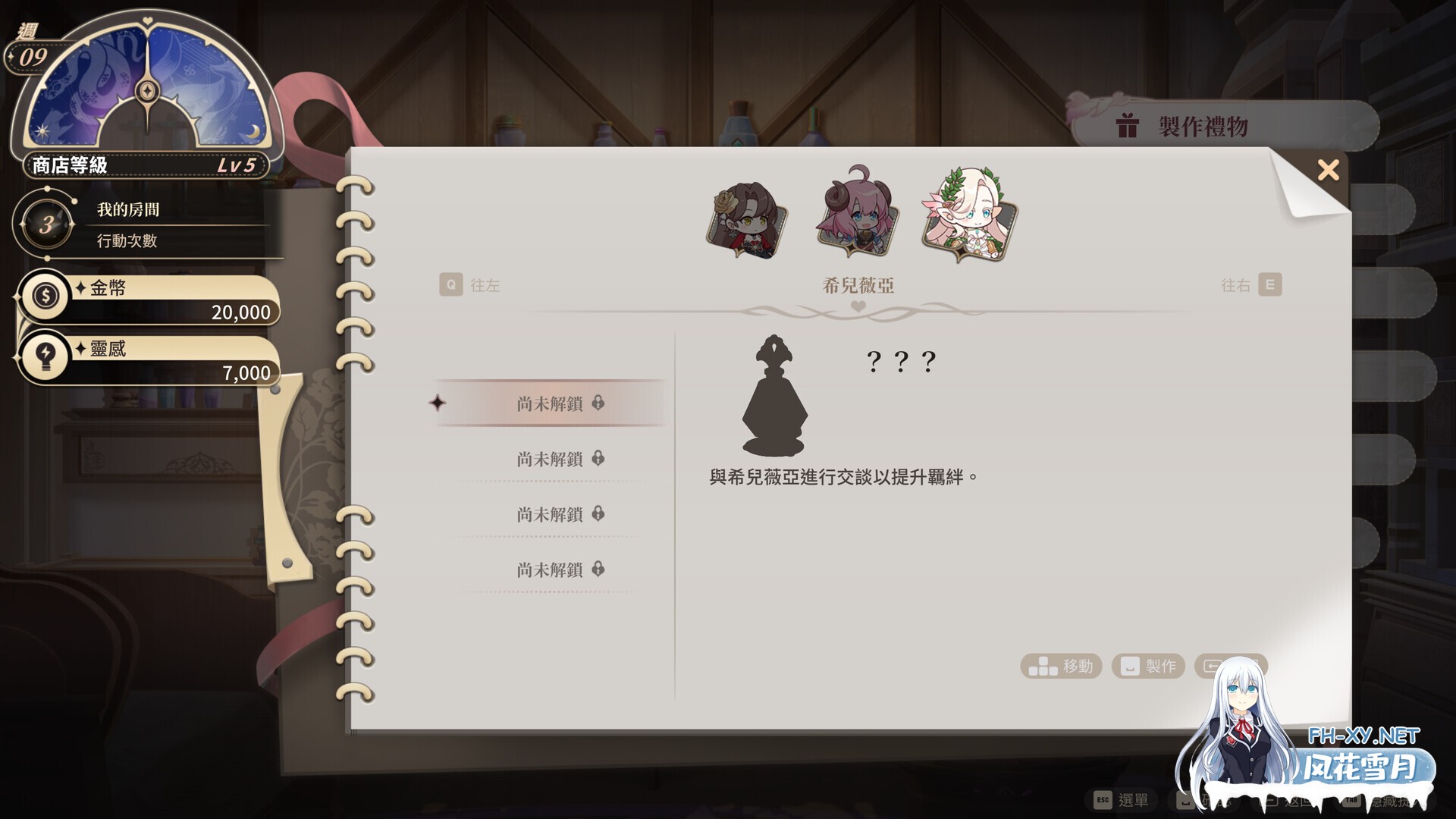The image size is (1456, 819).
Task: Click the 往左 Q navigation control
Action: coord(470,285)
